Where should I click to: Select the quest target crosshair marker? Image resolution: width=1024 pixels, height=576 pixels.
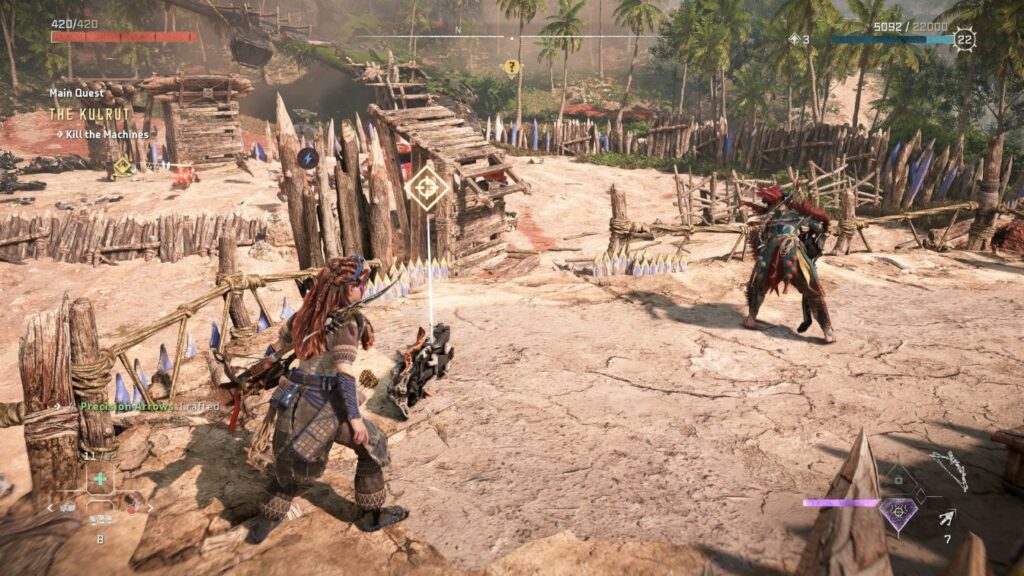pyautogui.click(x=427, y=186)
